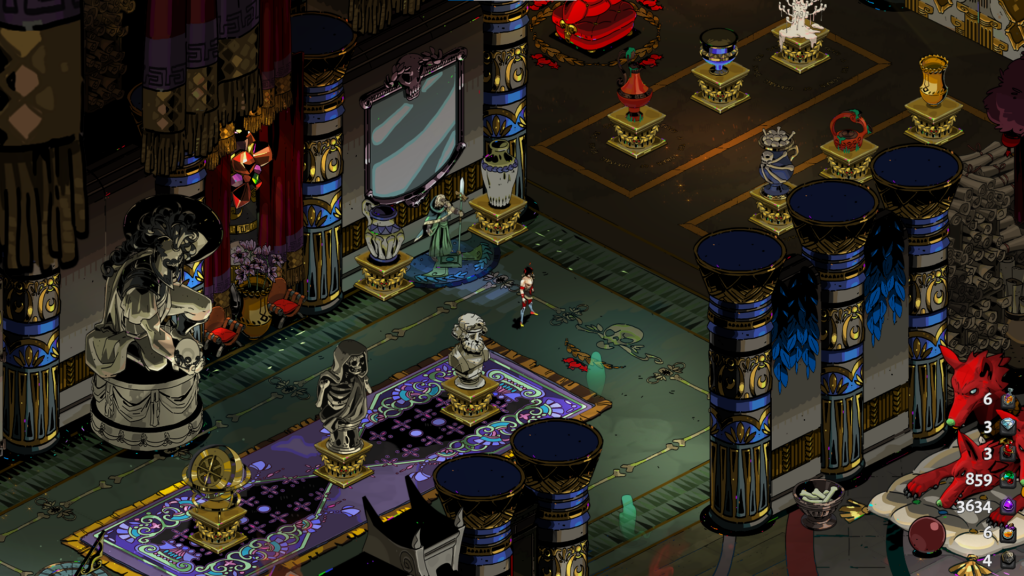Select the multicolored gemstones icon
The image size is (1024, 576).
(x=1008, y=479)
